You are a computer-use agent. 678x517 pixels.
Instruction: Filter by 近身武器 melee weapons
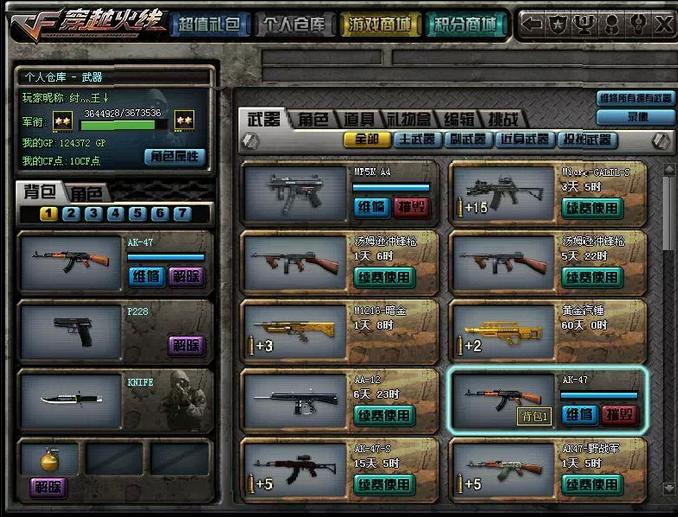[523, 140]
